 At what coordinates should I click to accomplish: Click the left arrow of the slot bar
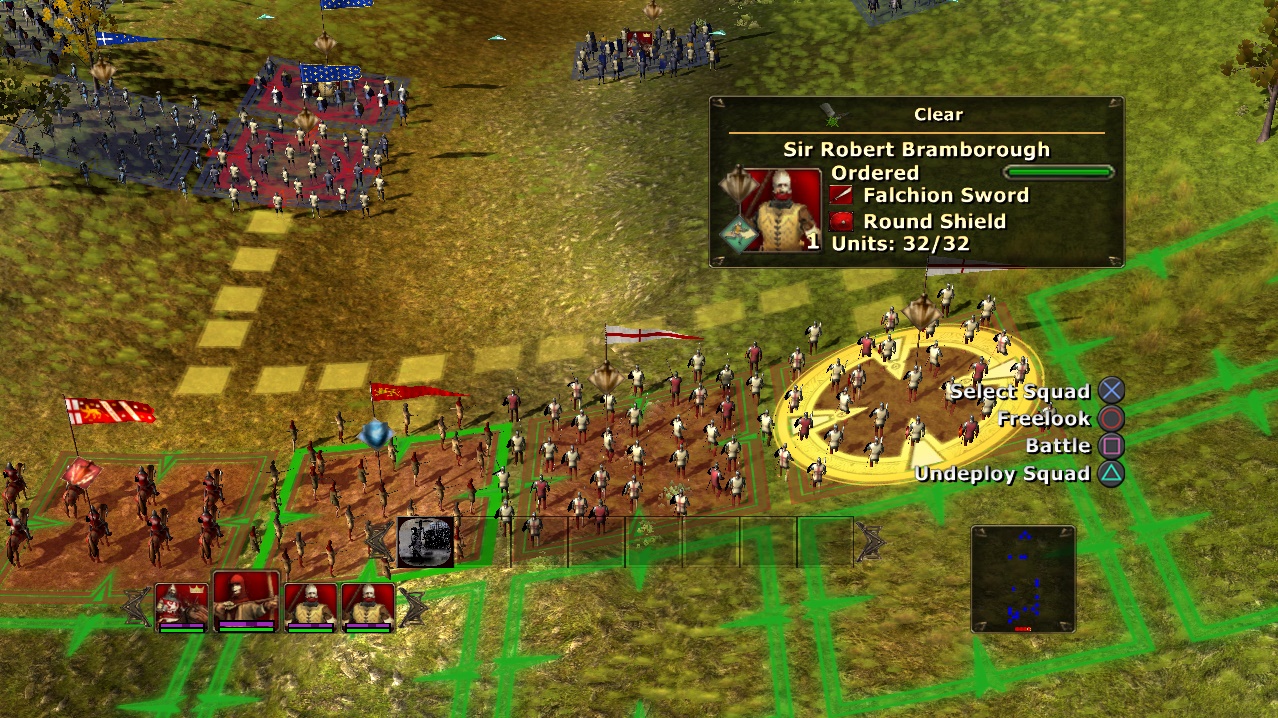pos(379,542)
